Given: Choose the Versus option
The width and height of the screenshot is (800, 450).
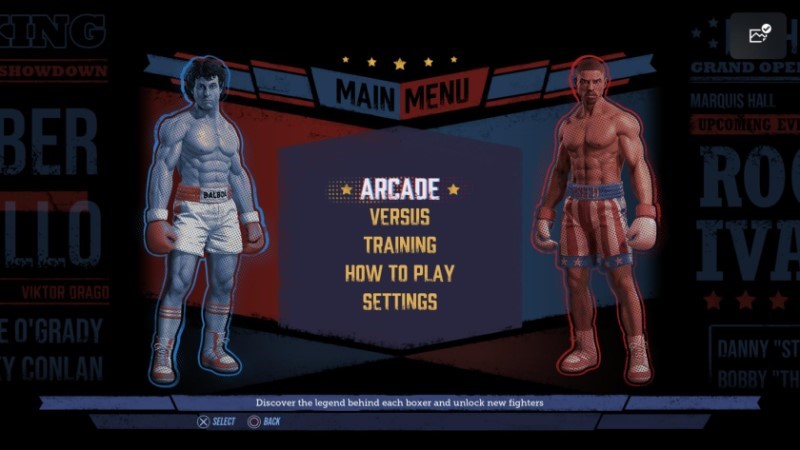Looking at the screenshot, I should point(399,216).
